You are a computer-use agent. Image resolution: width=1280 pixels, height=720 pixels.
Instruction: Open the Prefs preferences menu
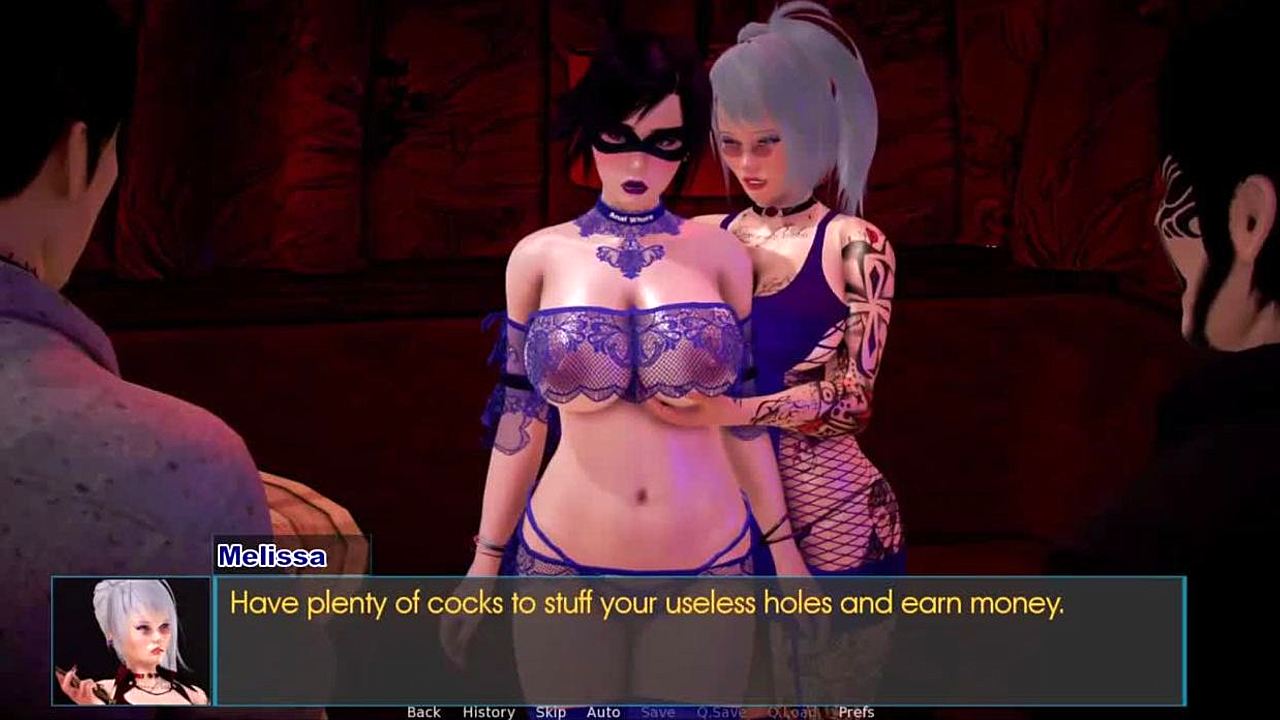[856, 712]
